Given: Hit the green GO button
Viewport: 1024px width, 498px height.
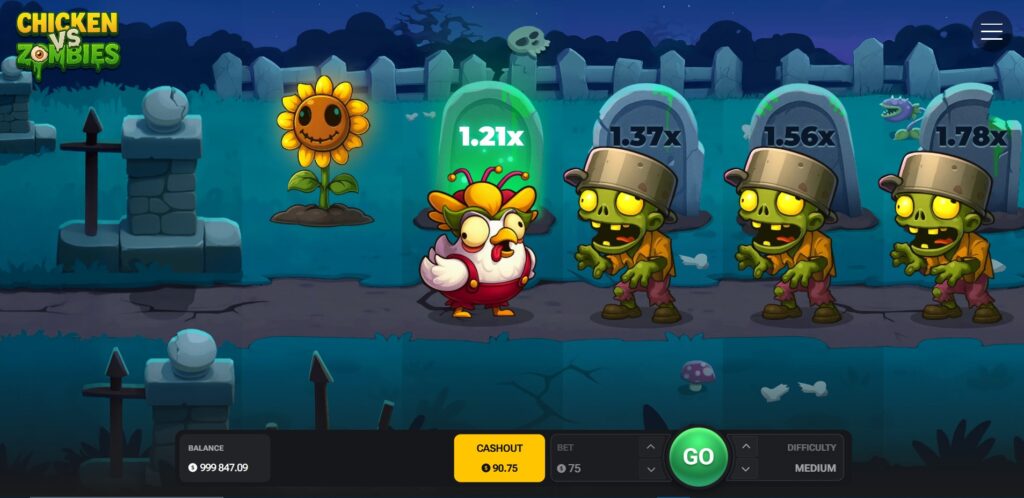Looking at the screenshot, I should (698, 457).
